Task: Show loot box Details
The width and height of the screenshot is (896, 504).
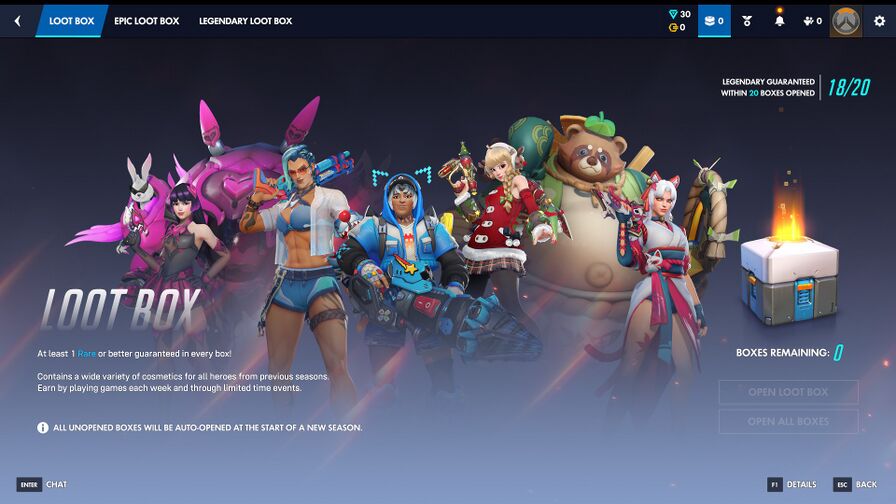Action: point(792,485)
